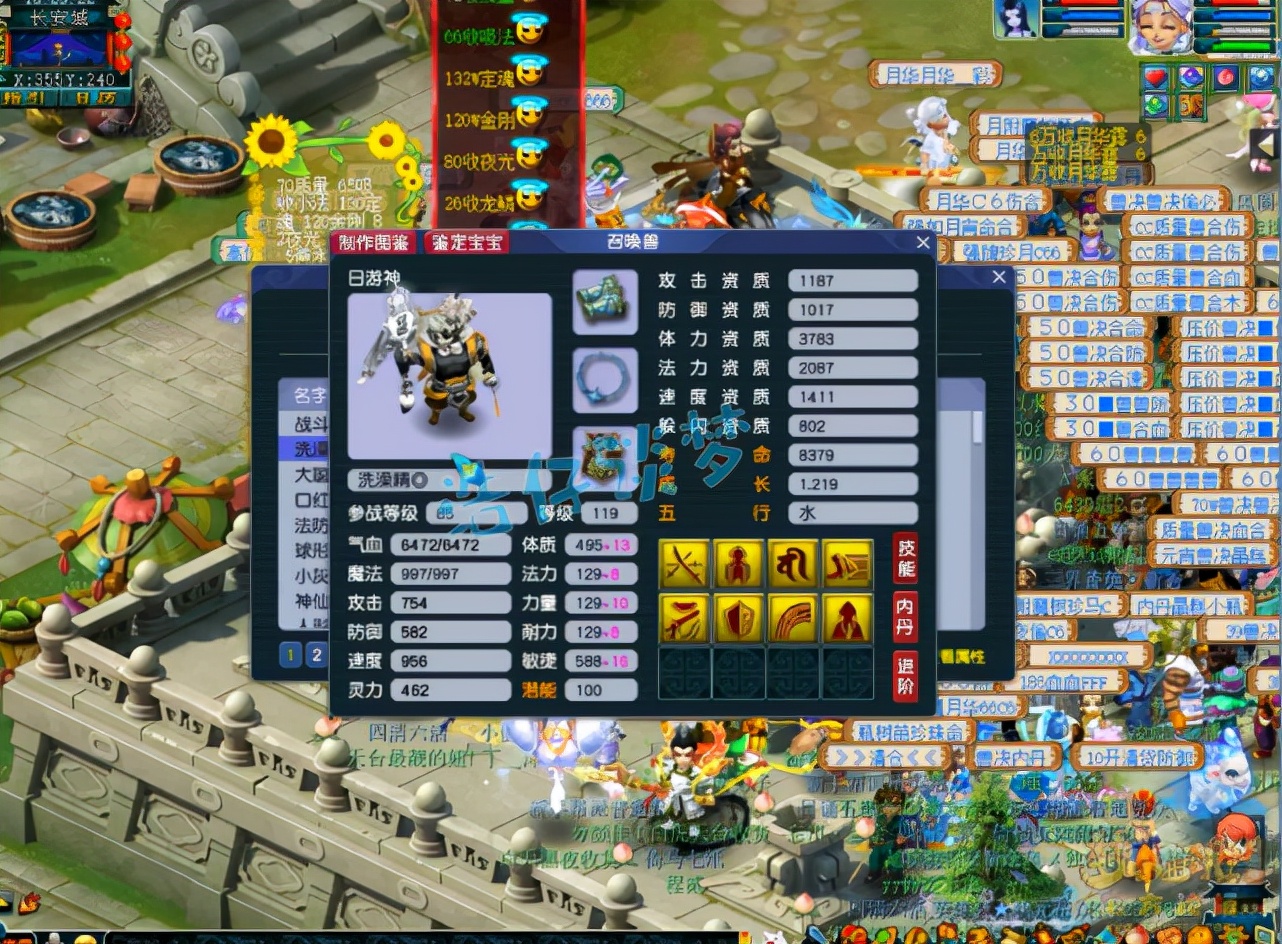Viewport: 1282px width, 944px height.
Task: Close the 召唤兽 pet window
Action: pyautogui.click(x=923, y=243)
